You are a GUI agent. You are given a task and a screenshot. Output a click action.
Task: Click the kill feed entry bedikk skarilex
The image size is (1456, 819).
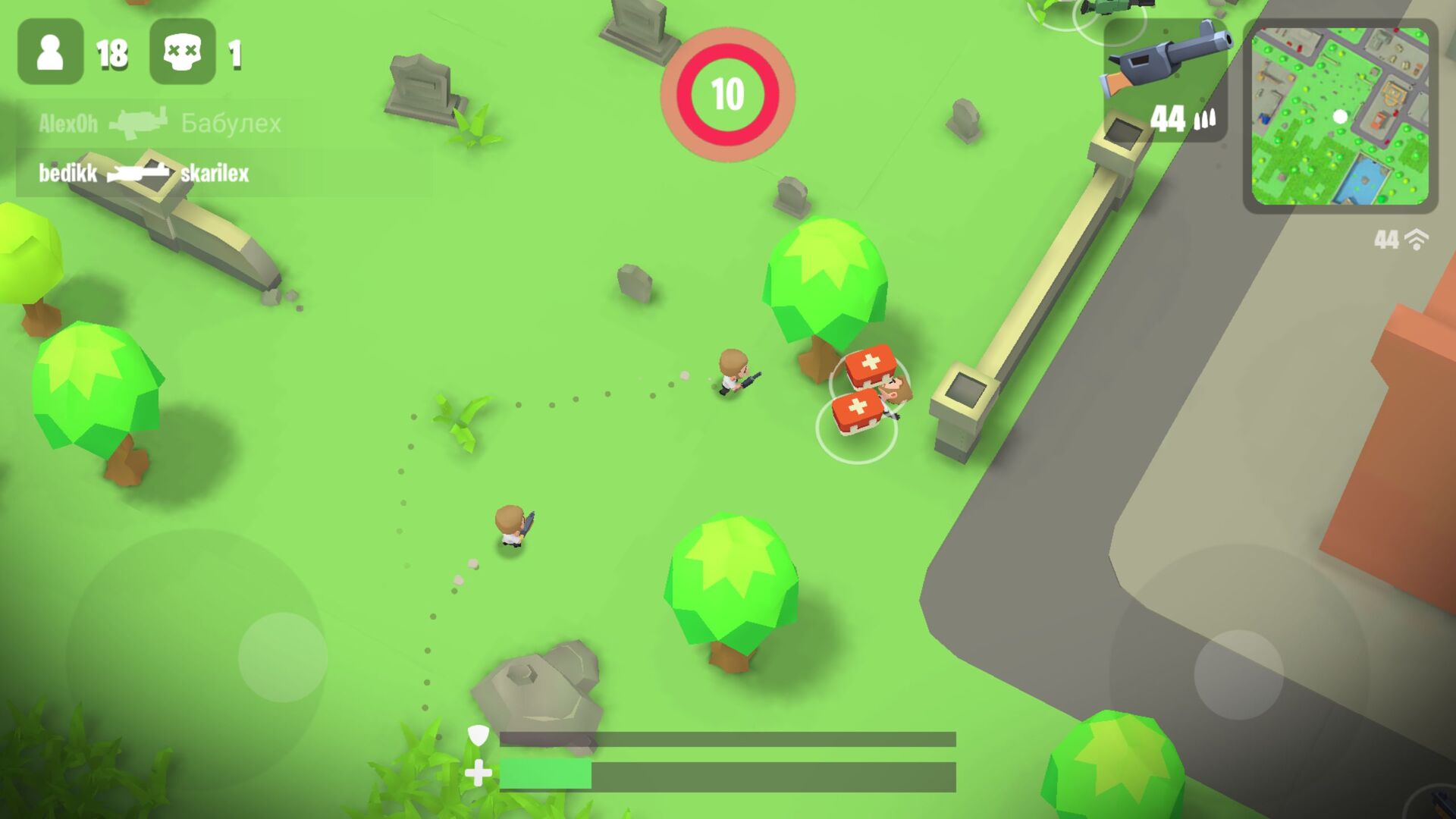tap(144, 174)
